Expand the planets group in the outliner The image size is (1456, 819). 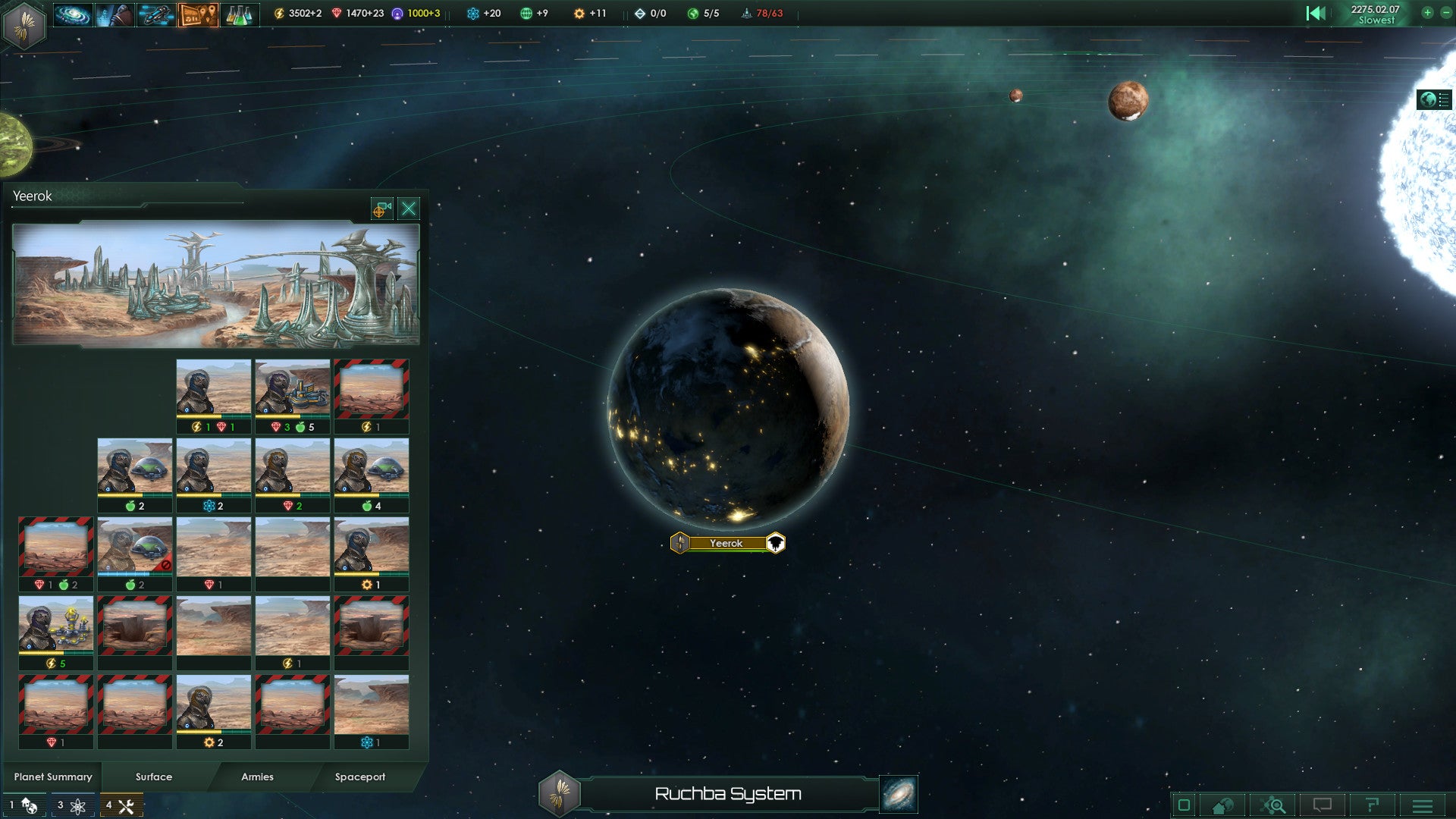(x=23, y=805)
